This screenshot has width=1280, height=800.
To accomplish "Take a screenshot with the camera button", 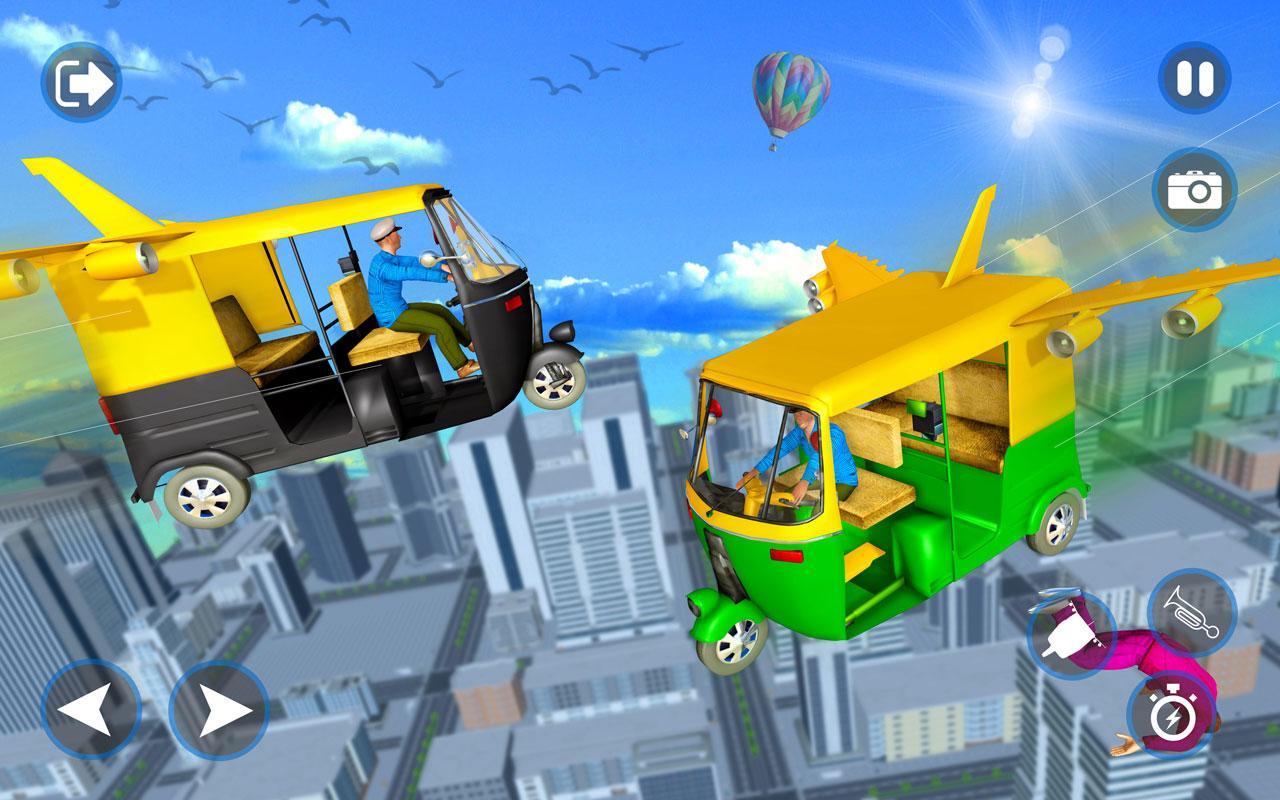I will tap(1196, 185).
